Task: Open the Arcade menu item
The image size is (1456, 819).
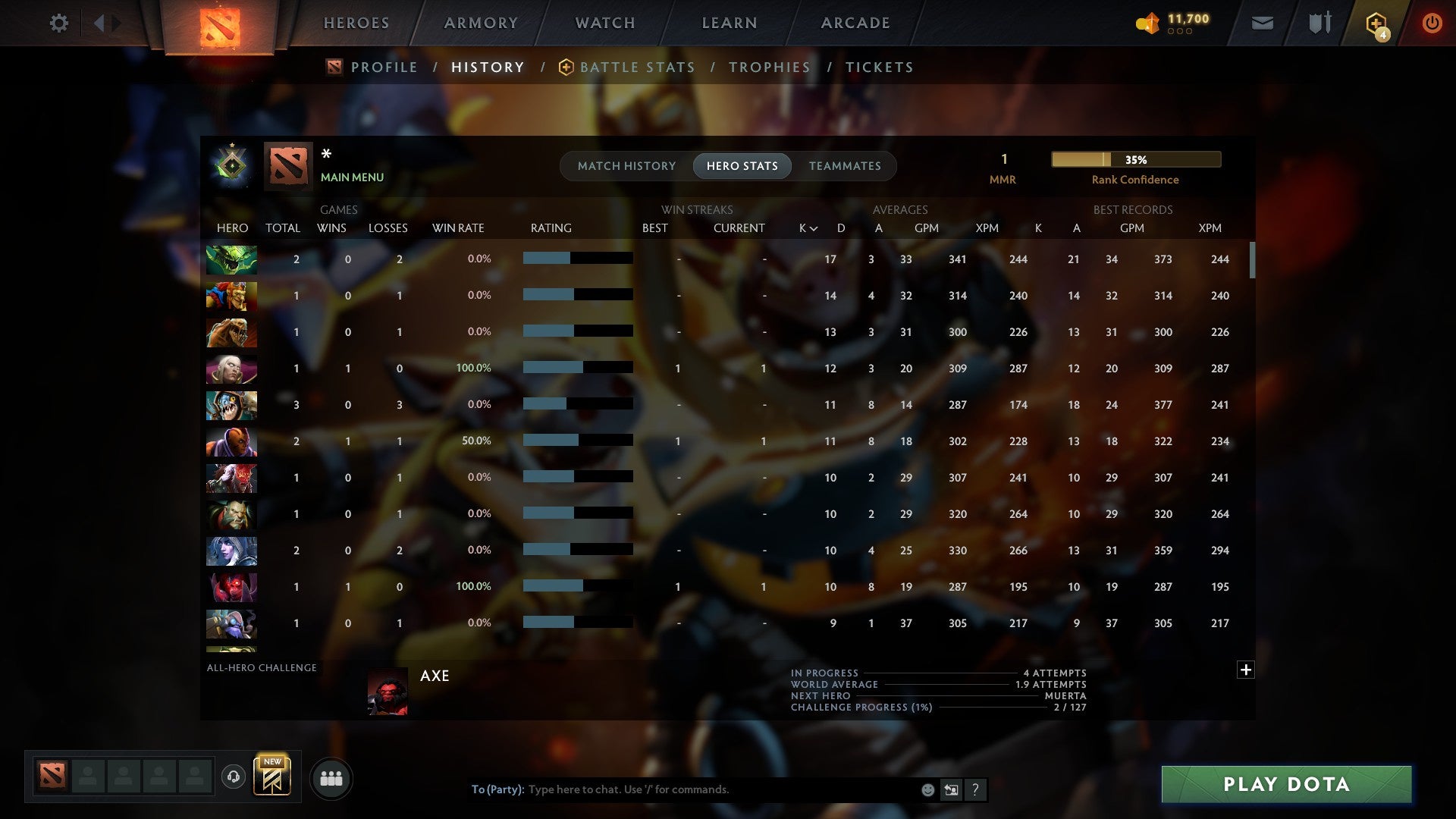Action: (855, 23)
